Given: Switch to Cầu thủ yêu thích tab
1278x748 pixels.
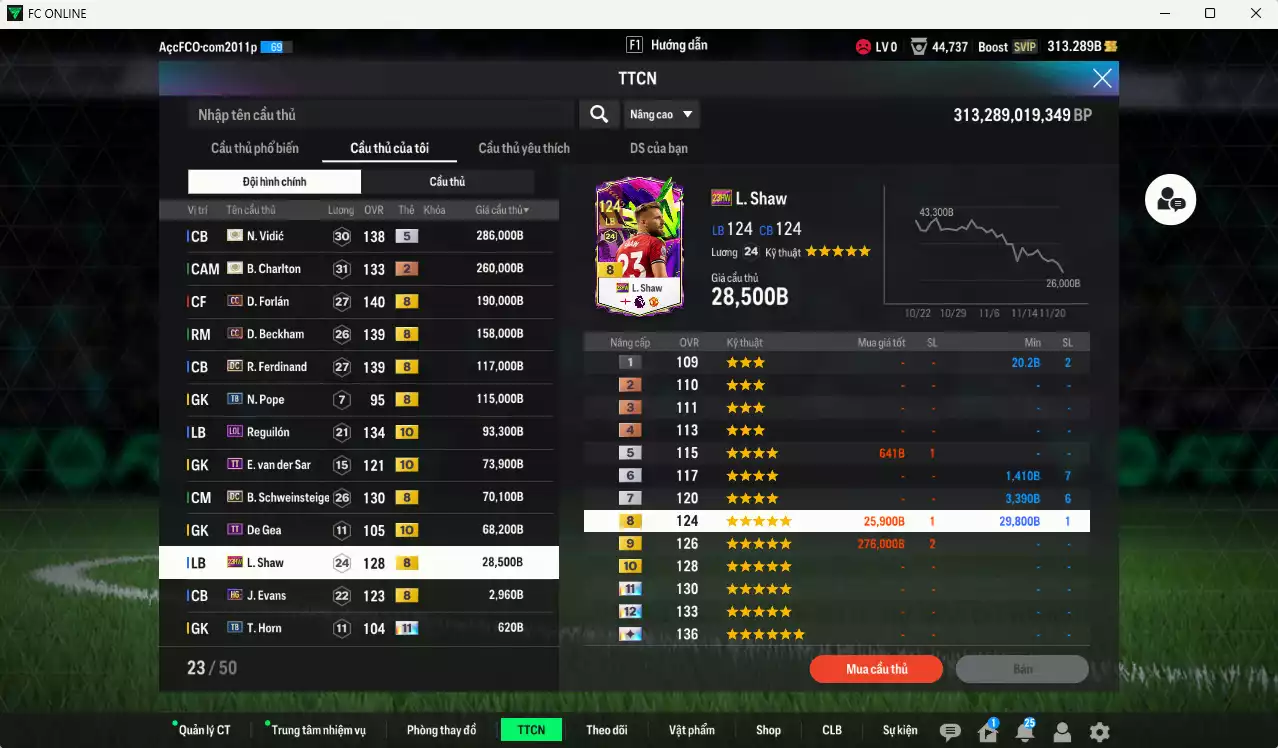Looking at the screenshot, I should pyautogui.click(x=524, y=148).
